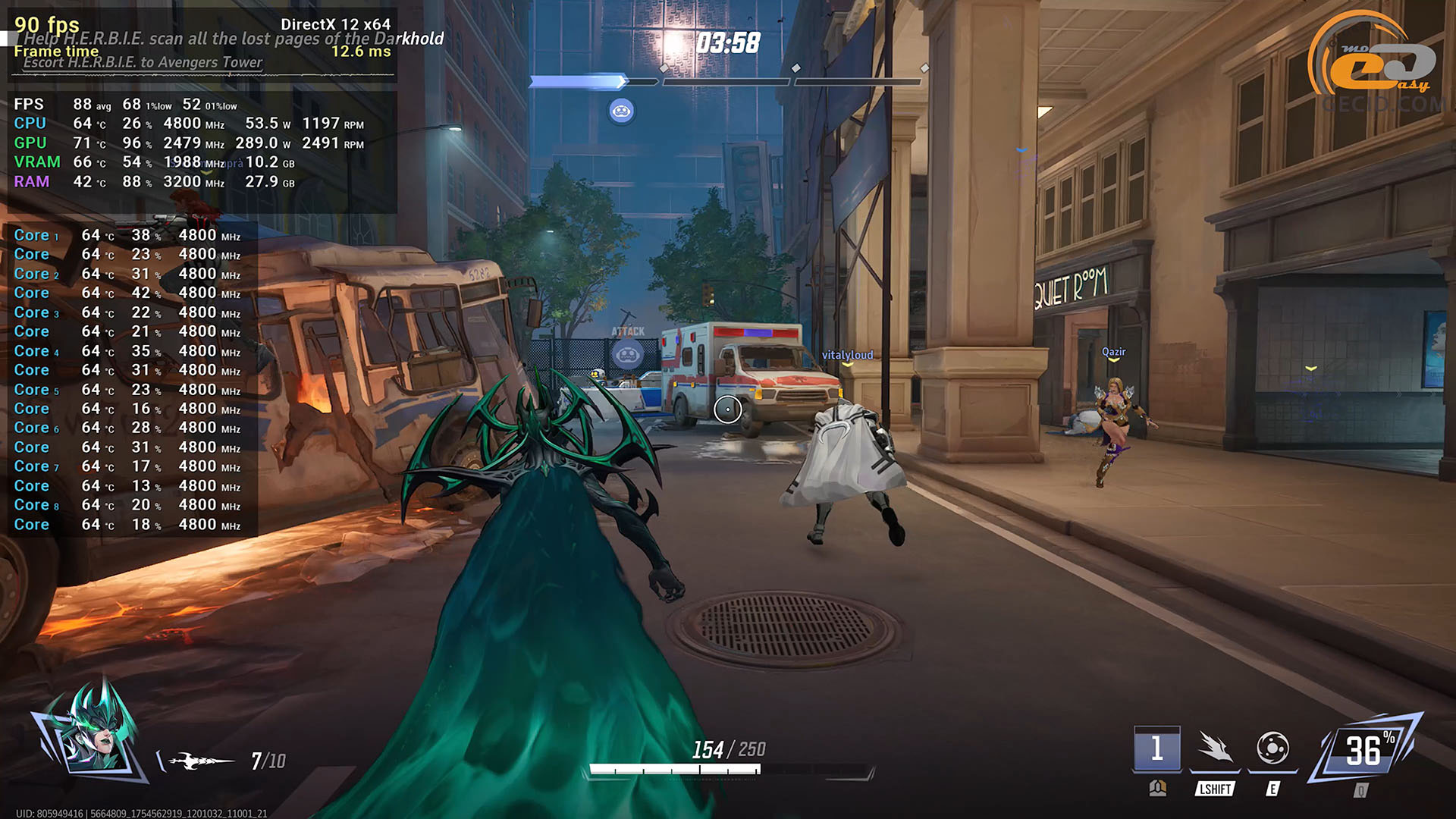Use the Soul Drainer orb ability

coord(1272,748)
